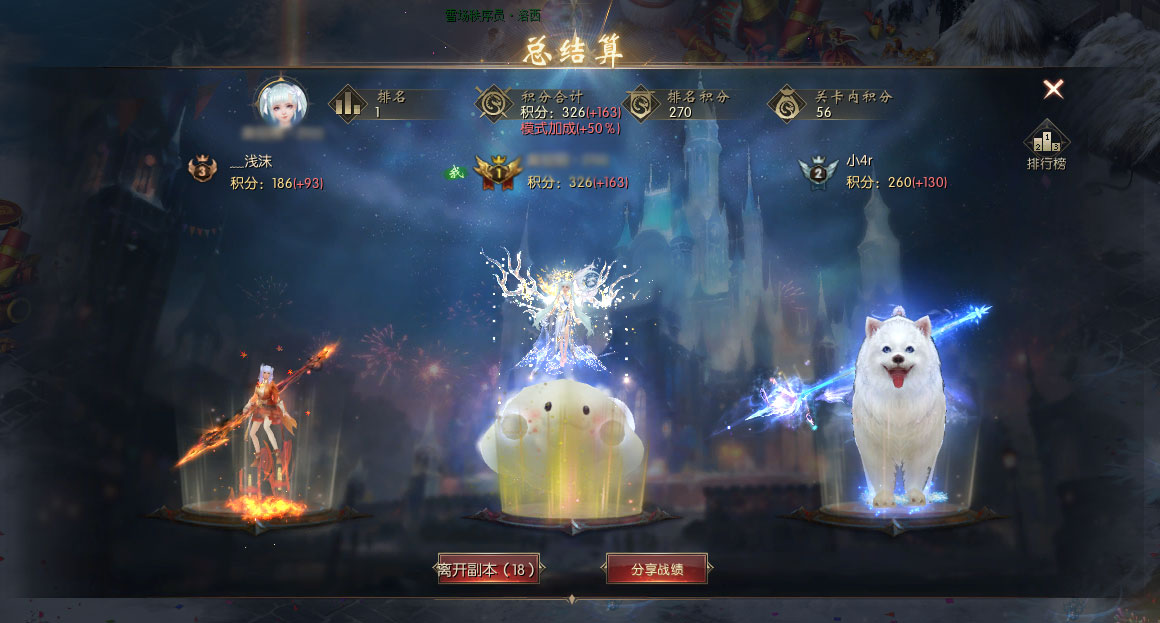
Task: Select second-place player 小4r
Action: coord(860,160)
